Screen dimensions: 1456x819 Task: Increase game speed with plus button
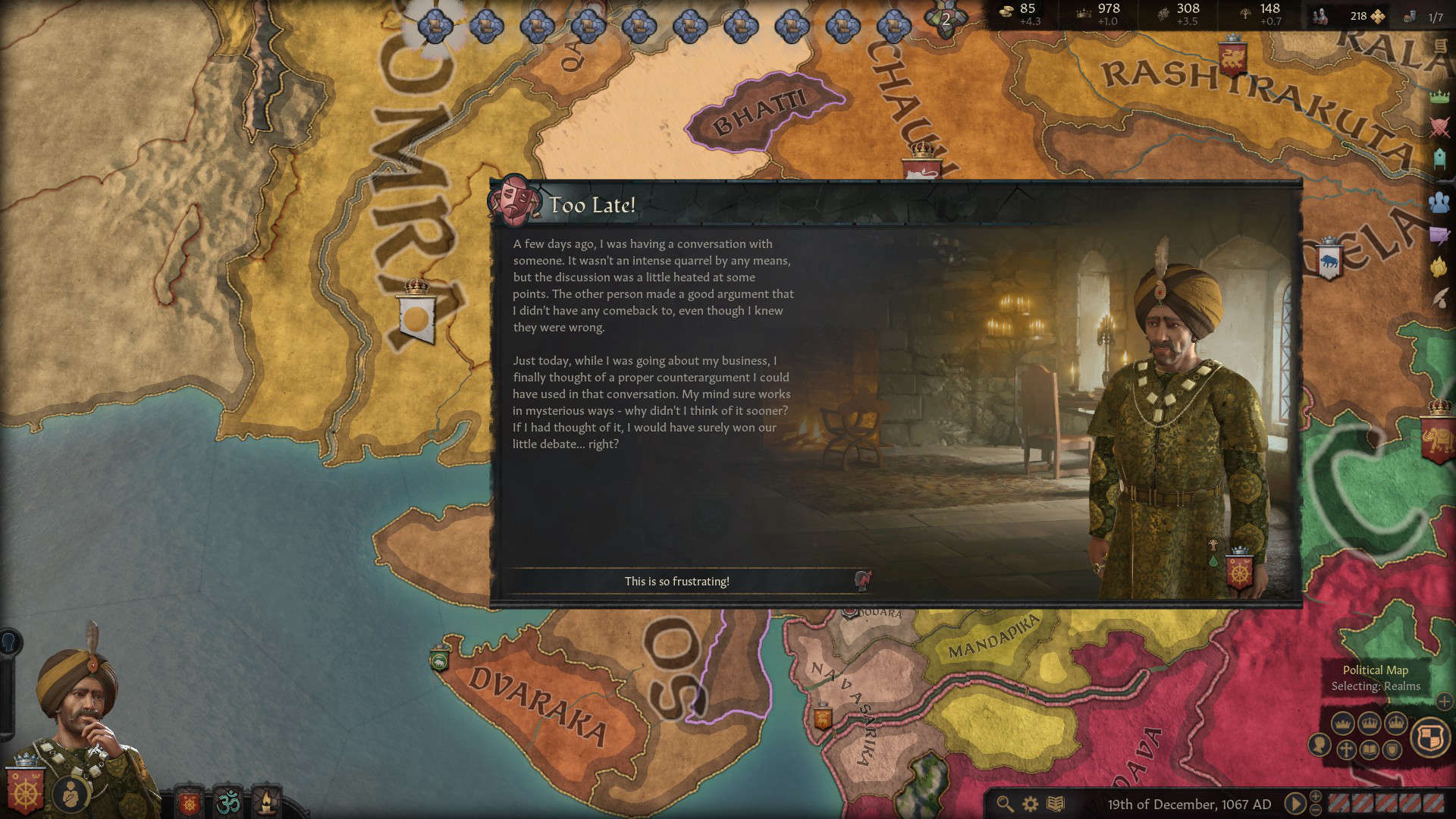pos(1316,796)
